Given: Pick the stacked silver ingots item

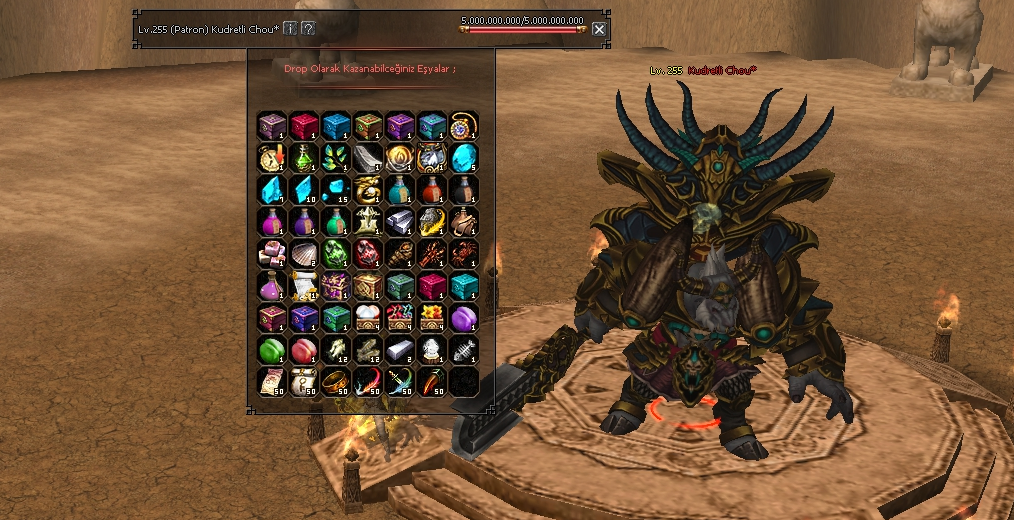Looking at the screenshot, I should 400,221.
